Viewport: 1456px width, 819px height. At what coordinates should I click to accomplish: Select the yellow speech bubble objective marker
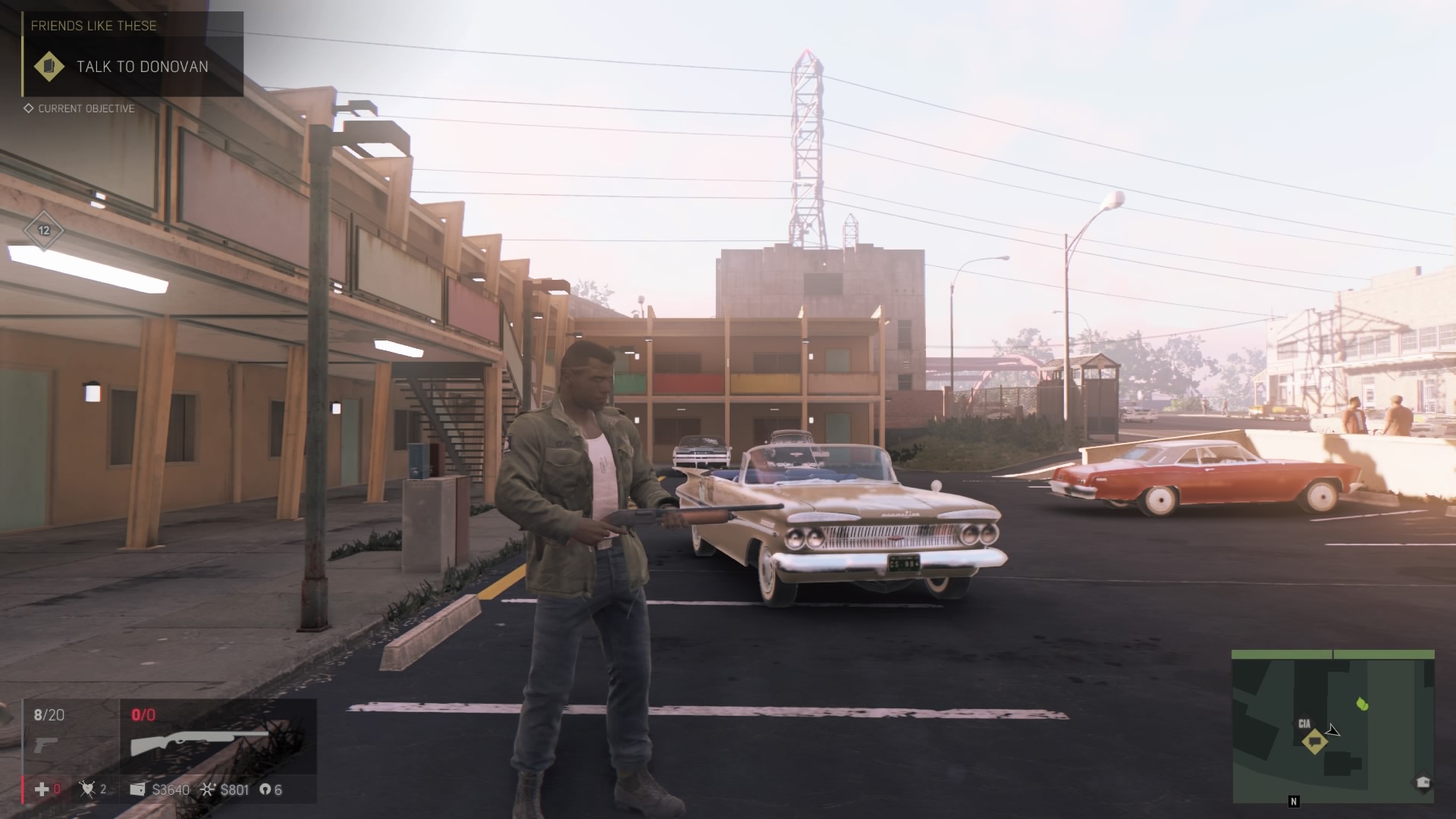[x=1315, y=740]
